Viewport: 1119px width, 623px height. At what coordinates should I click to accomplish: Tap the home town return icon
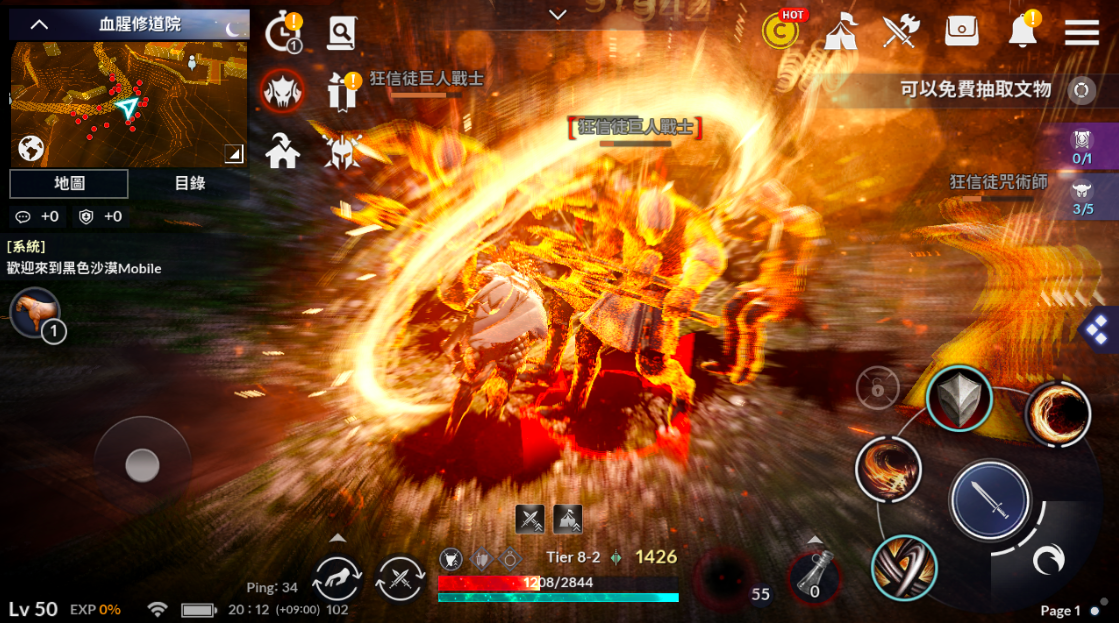click(283, 151)
